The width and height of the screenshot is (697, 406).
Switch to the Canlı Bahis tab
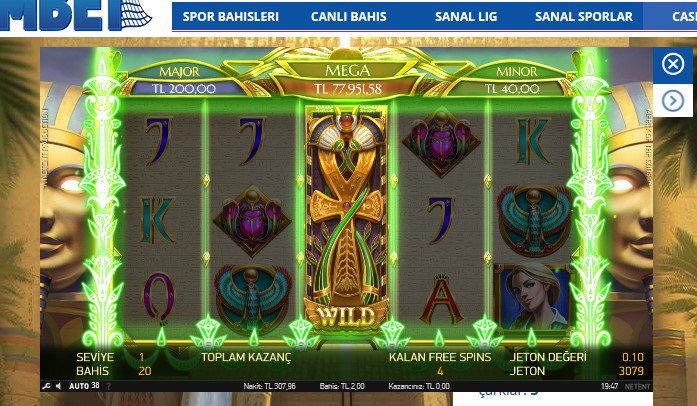(x=348, y=17)
